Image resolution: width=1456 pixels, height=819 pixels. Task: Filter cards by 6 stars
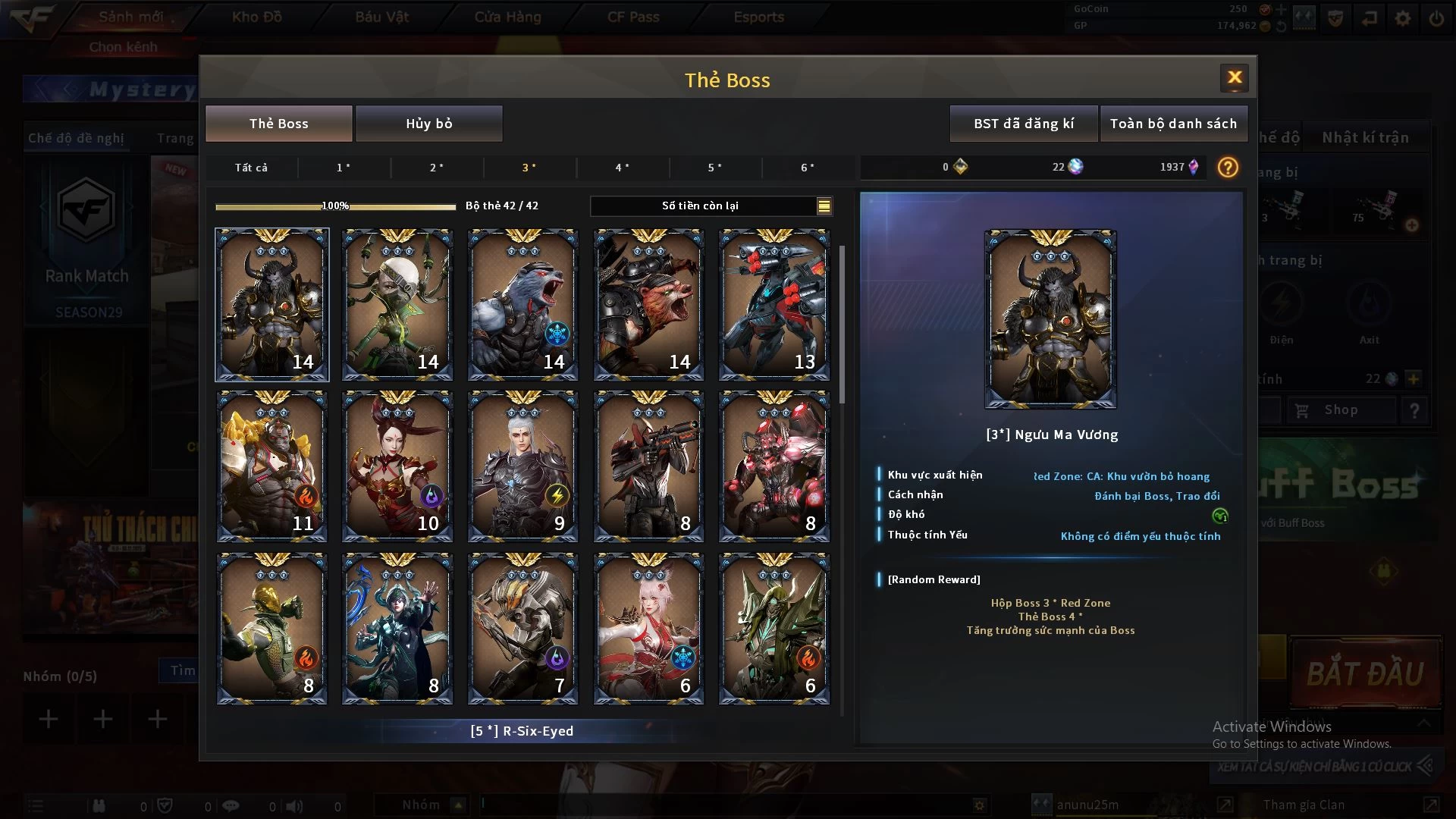point(808,168)
